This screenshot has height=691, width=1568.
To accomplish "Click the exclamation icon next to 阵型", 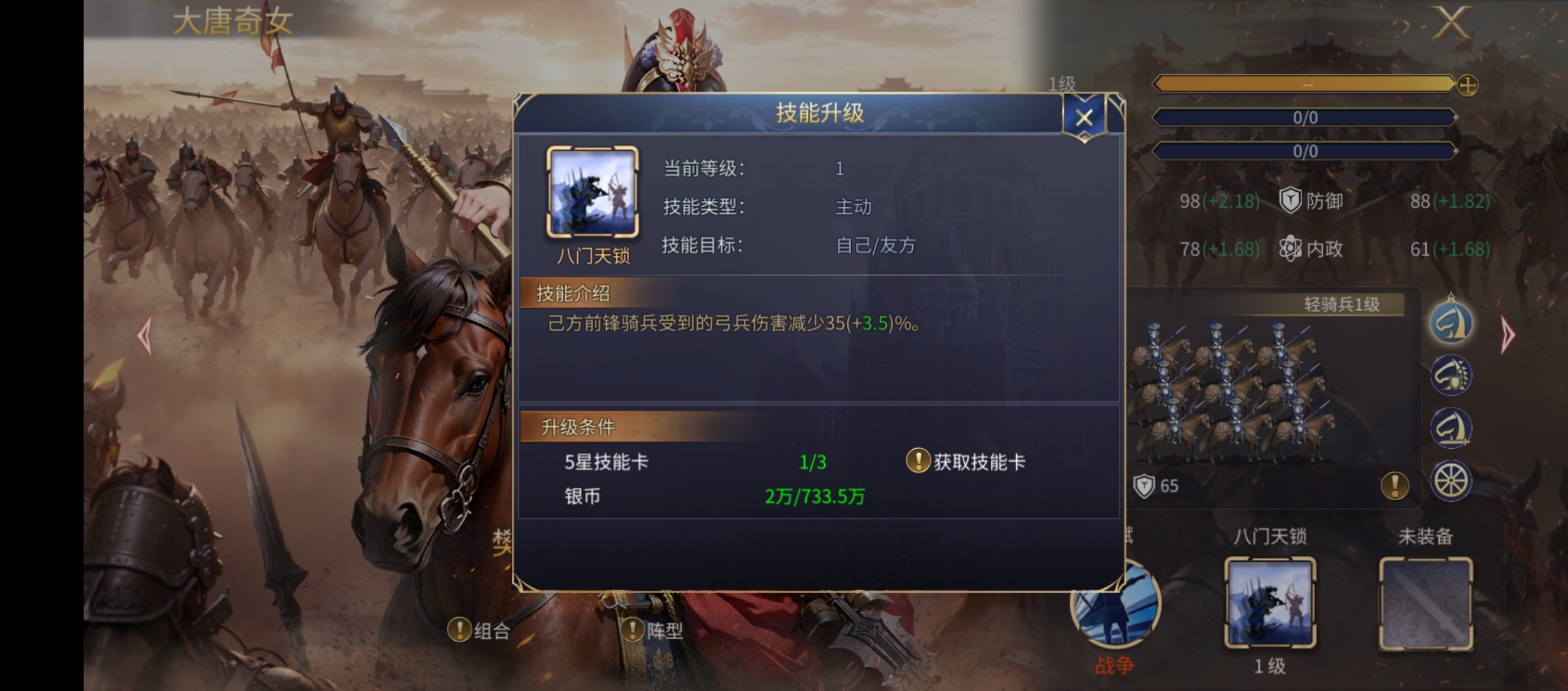I will pos(634,631).
